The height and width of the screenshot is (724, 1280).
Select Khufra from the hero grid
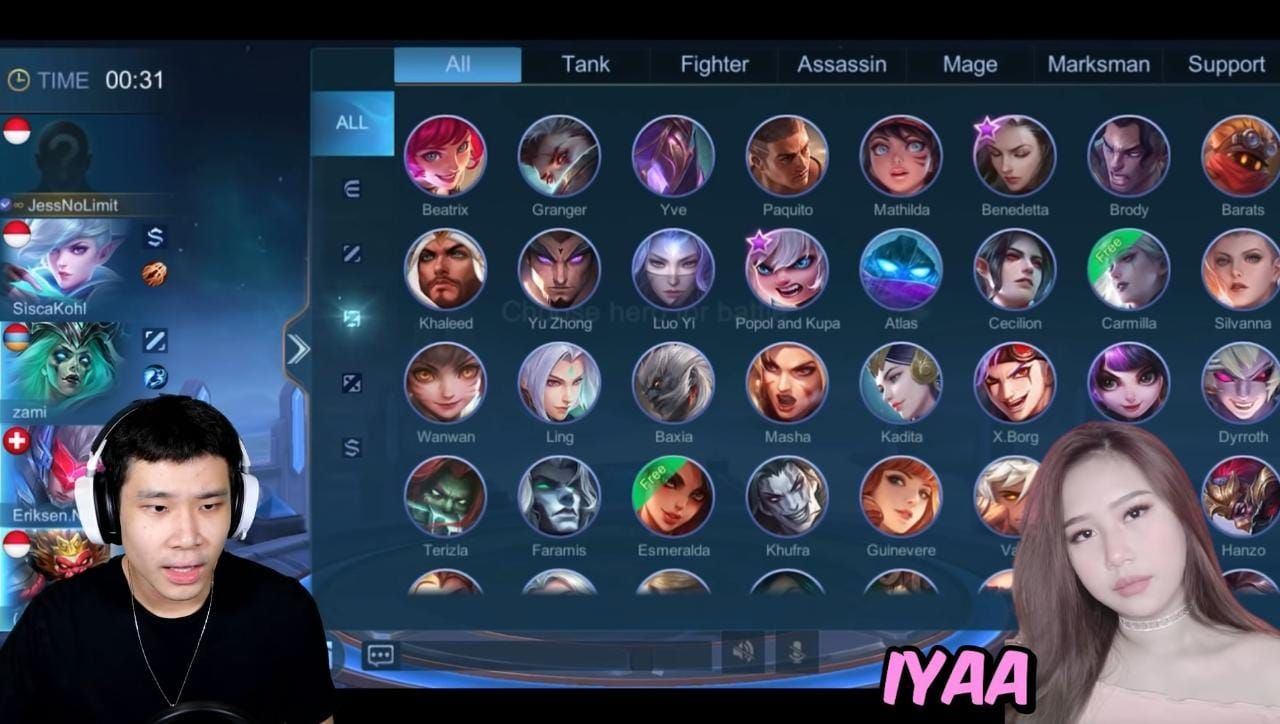[787, 496]
